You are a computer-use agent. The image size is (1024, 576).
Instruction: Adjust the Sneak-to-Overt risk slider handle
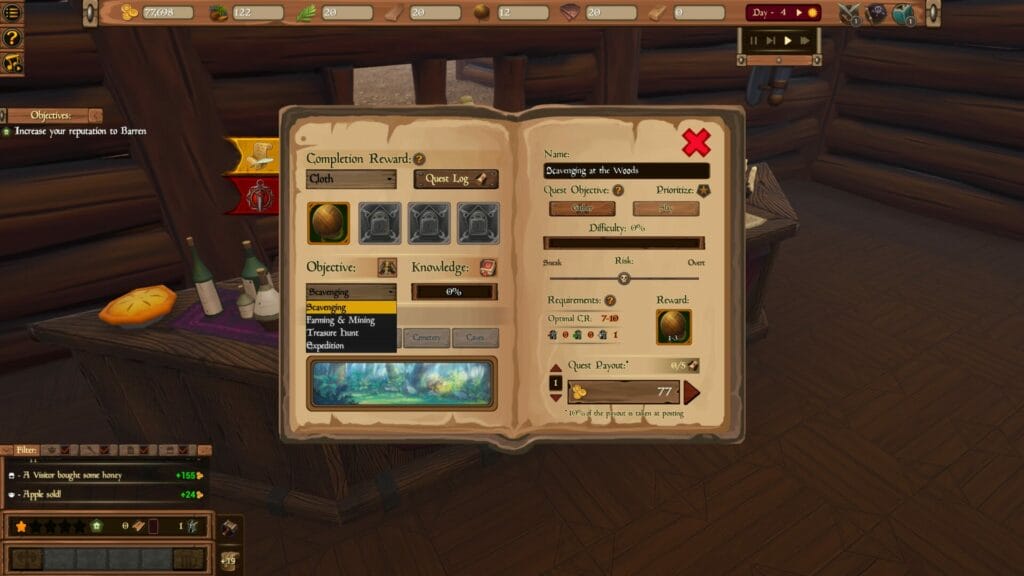[624, 278]
